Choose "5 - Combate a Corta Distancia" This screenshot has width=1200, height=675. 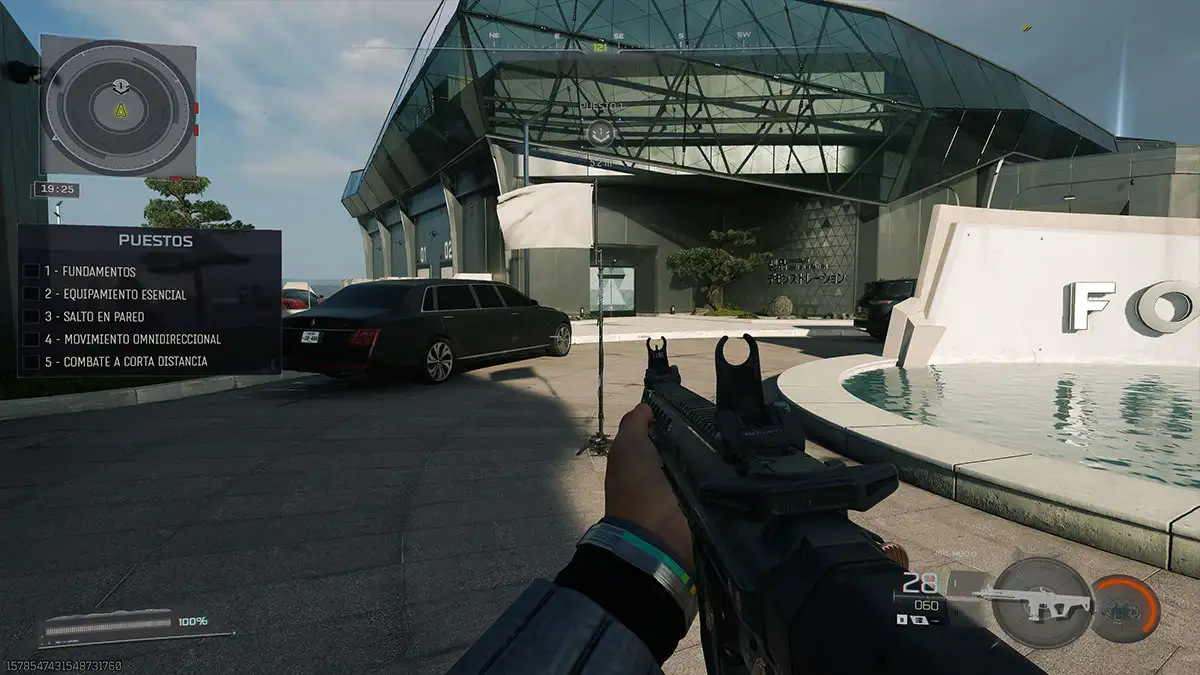[125, 362]
